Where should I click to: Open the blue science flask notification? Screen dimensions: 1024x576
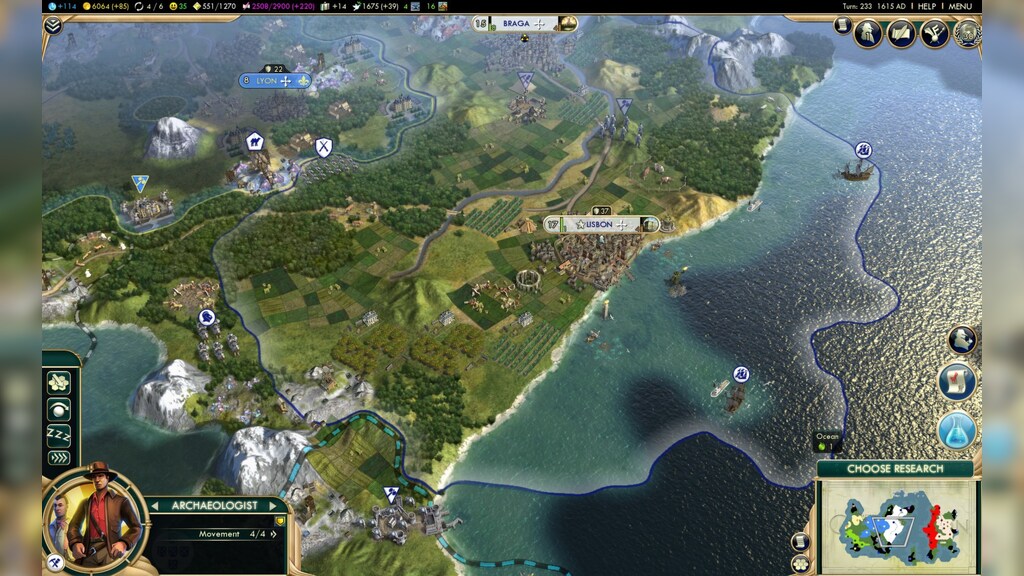pyautogui.click(x=957, y=430)
